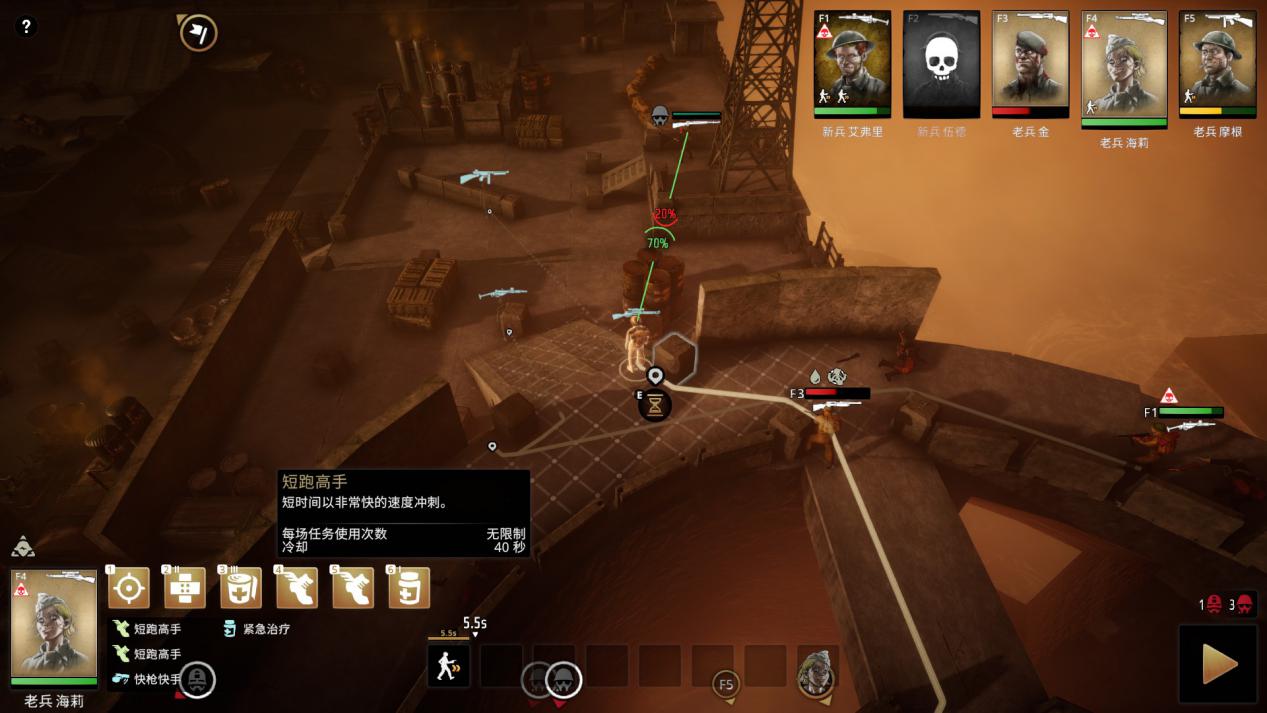Use the medical bandage roll in slot 3
The height and width of the screenshot is (713, 1267).
tap(241, 588)
